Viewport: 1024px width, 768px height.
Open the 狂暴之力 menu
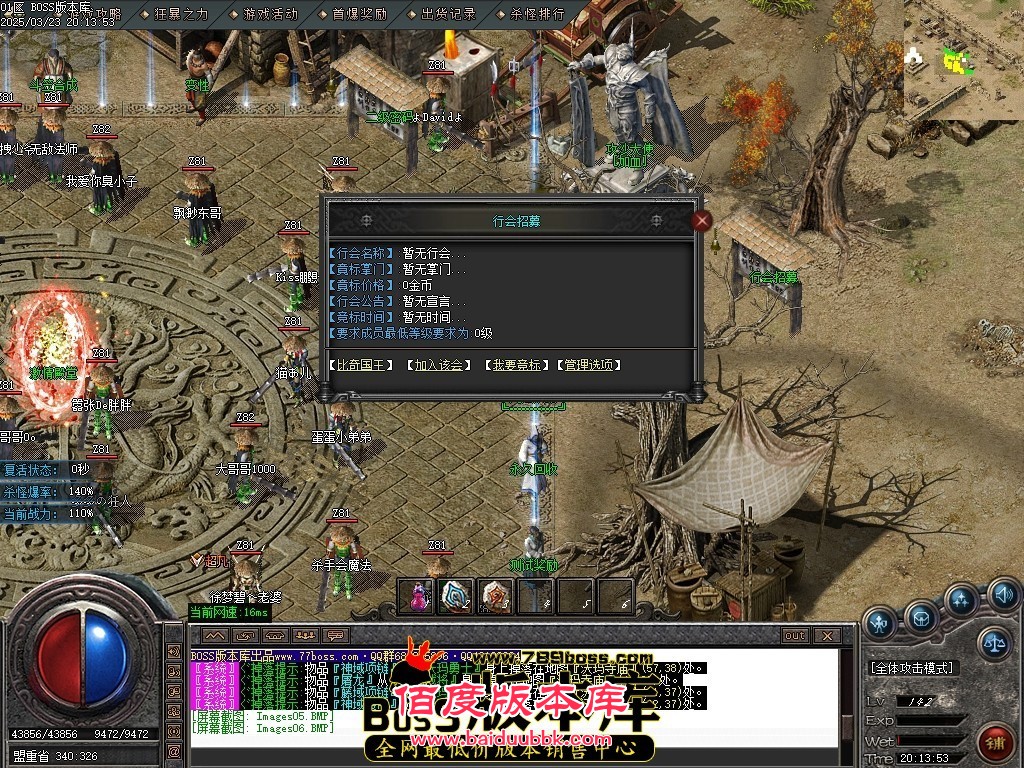pyautogui.click(x=180, y=15)
